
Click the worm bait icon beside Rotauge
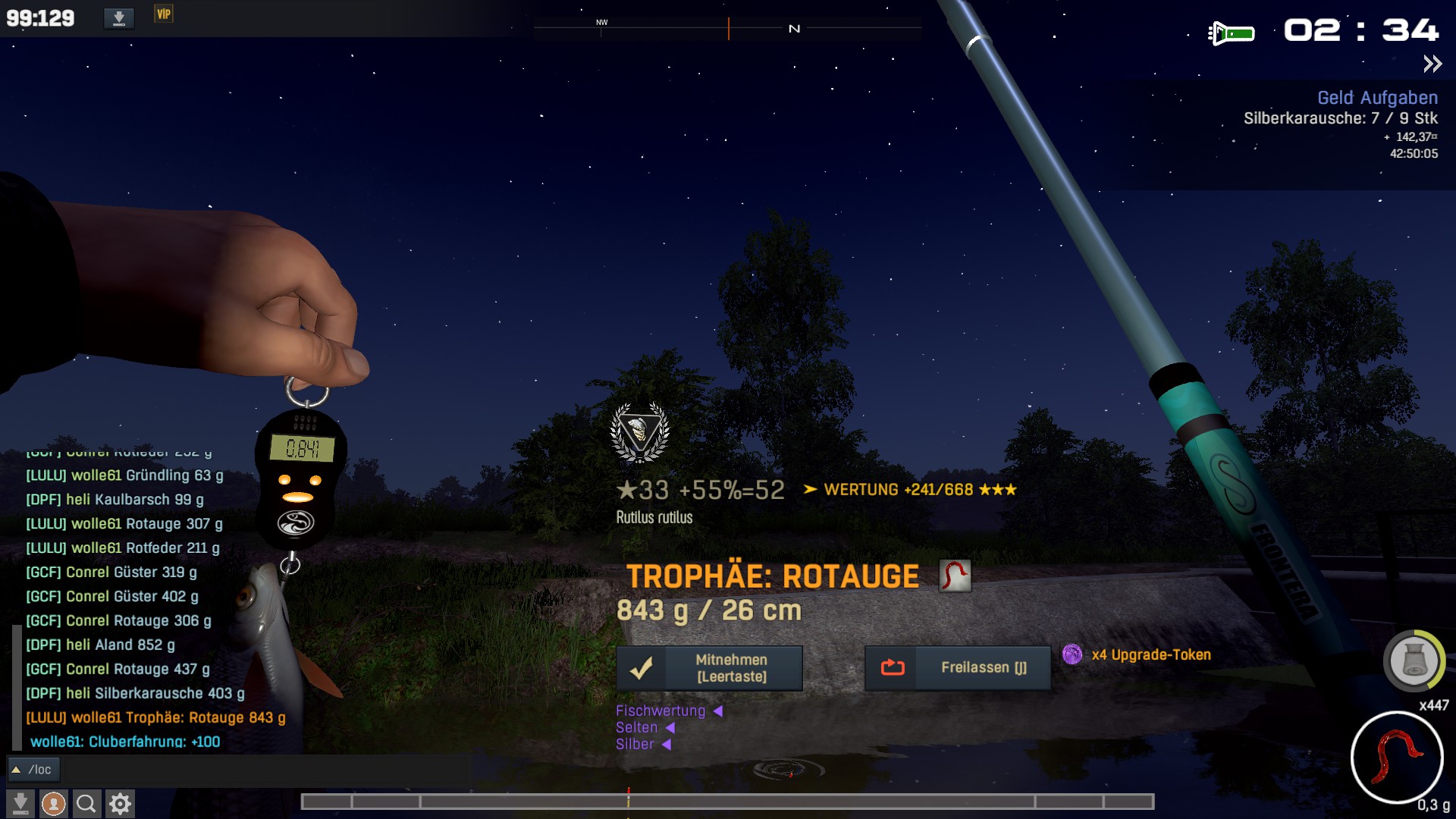point(955,576)
